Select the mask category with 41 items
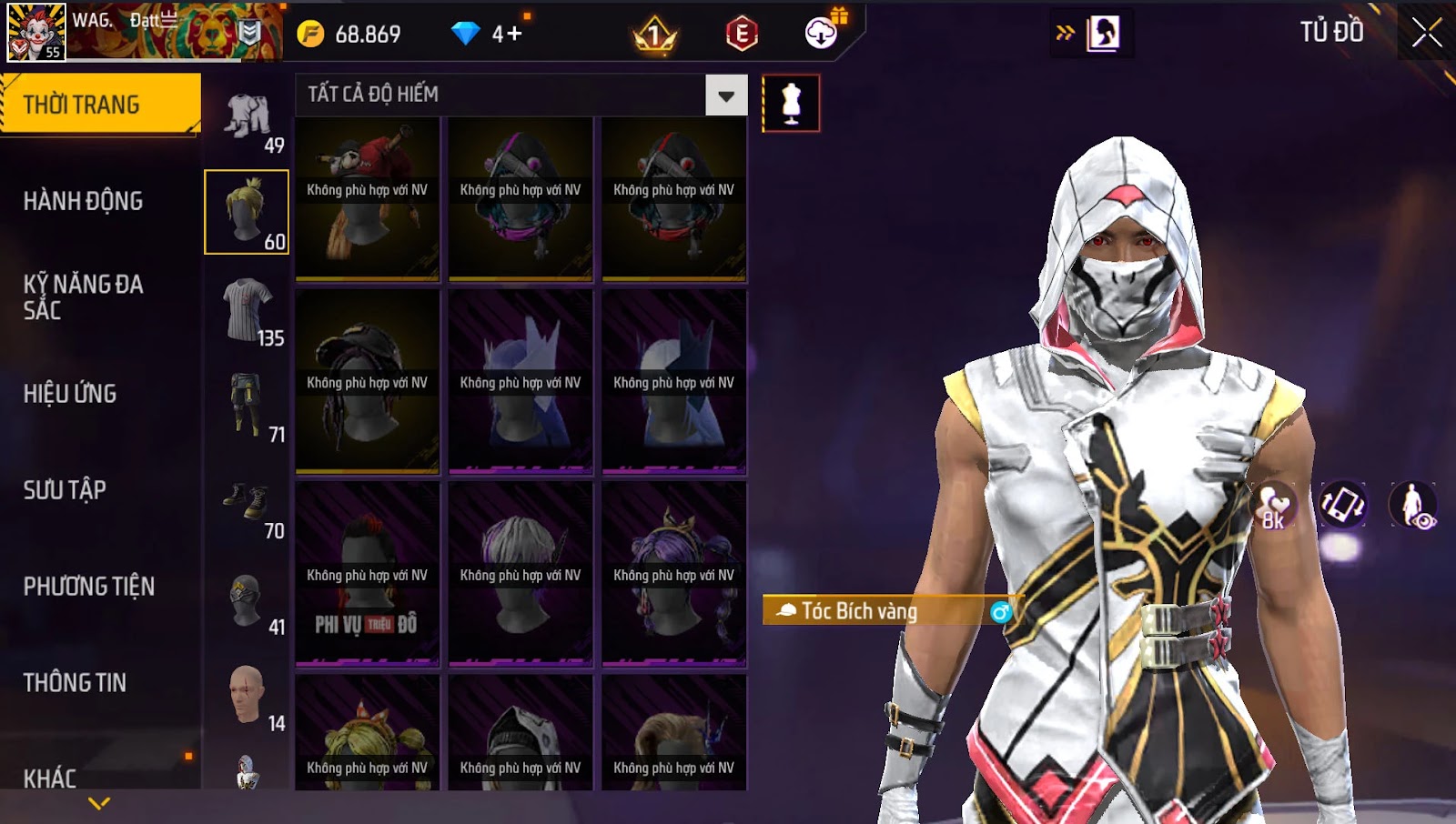 (248, 601)
